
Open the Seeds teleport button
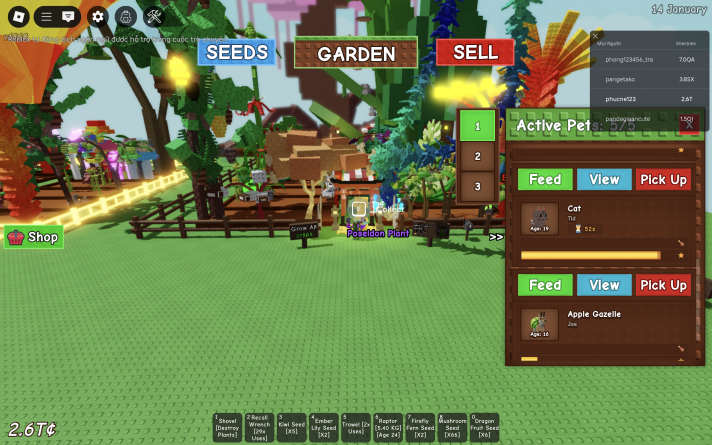coord(236,52)
